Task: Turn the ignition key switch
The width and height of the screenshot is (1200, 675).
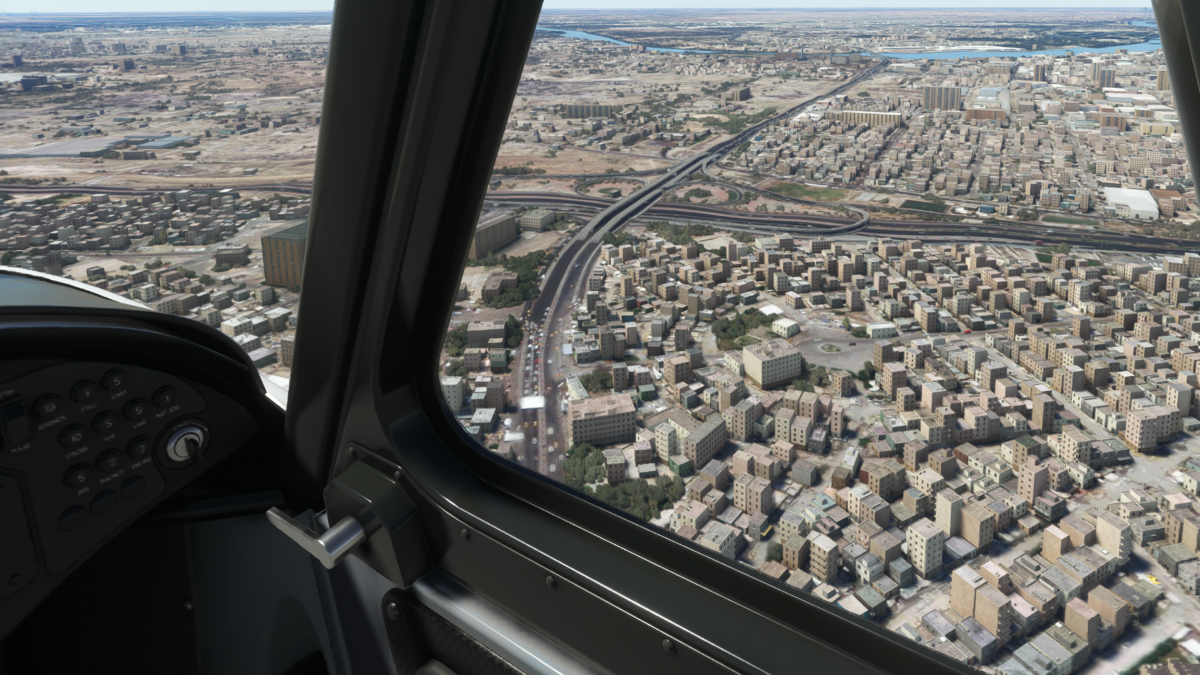Action: pyautogui.click(x=184, y=446)
